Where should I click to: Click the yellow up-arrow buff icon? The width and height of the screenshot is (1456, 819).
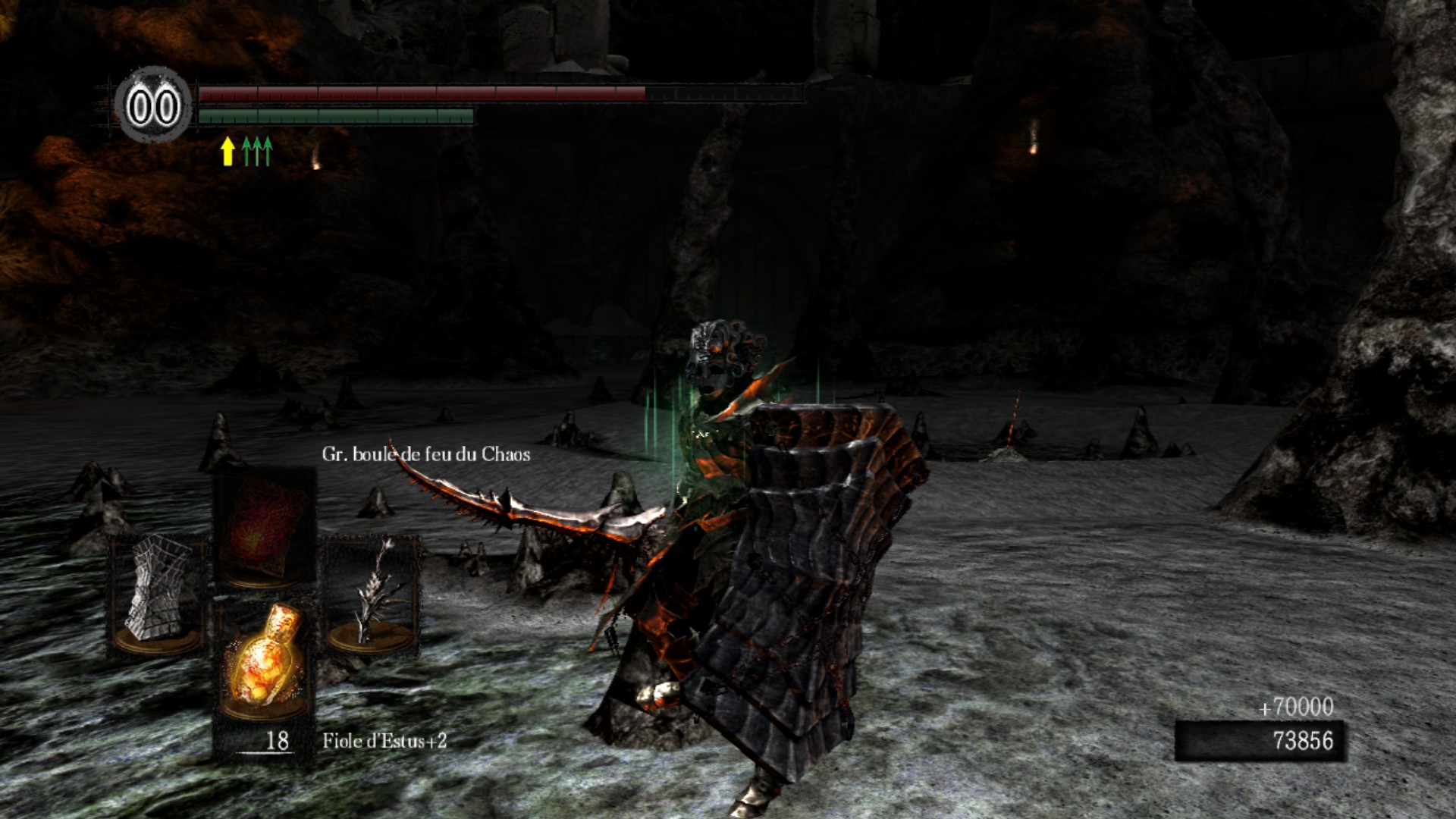tap(227, 151)
